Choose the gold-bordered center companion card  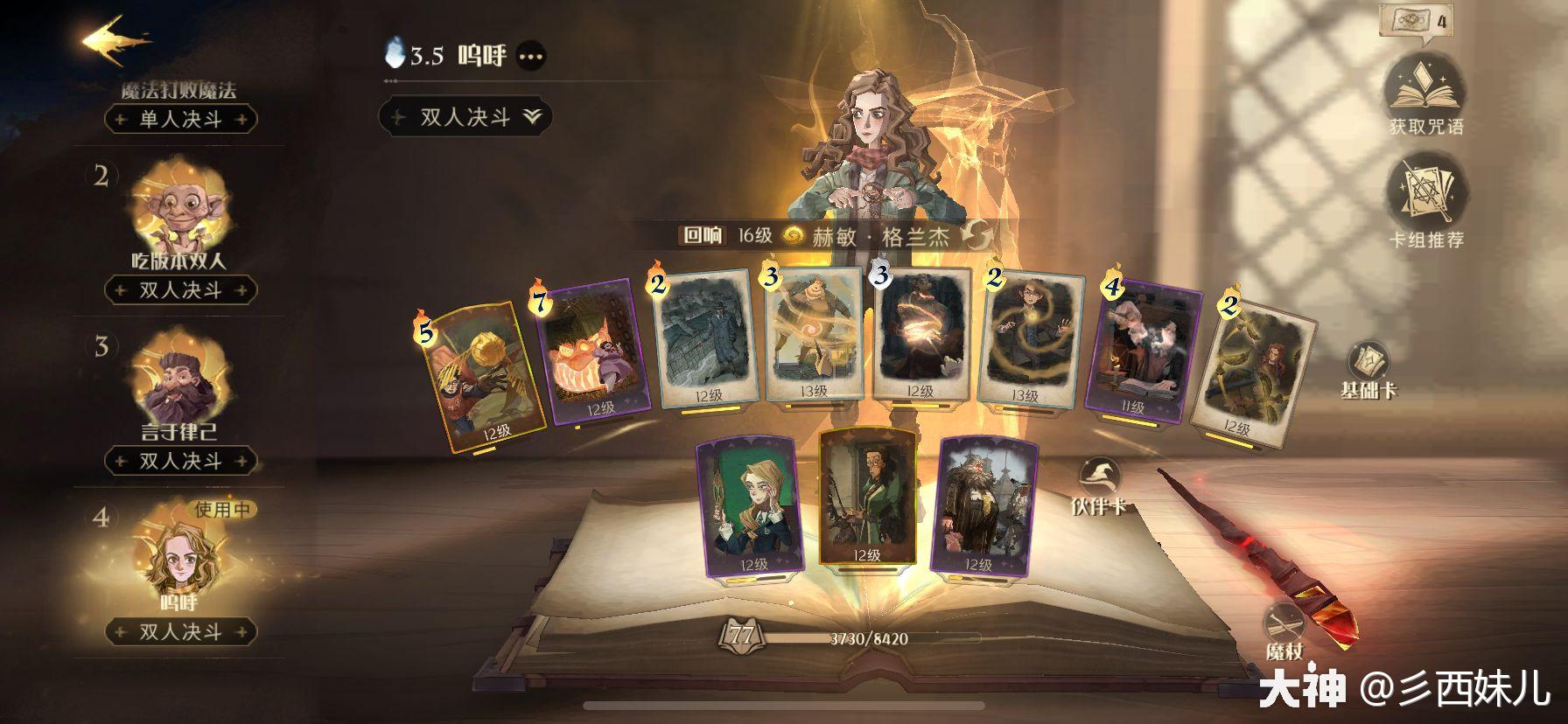867,497
